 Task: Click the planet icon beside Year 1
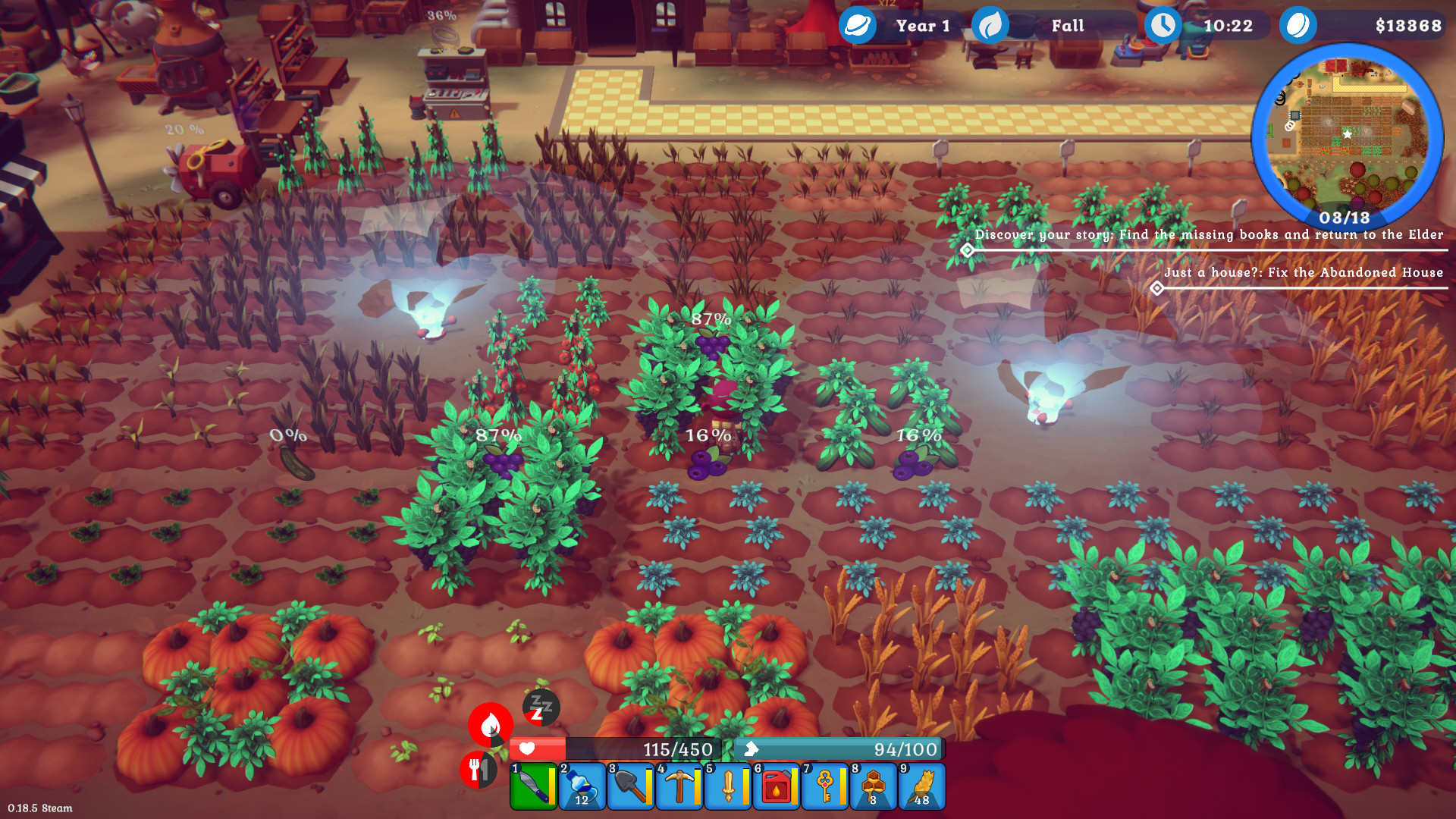tap(856, 24)
